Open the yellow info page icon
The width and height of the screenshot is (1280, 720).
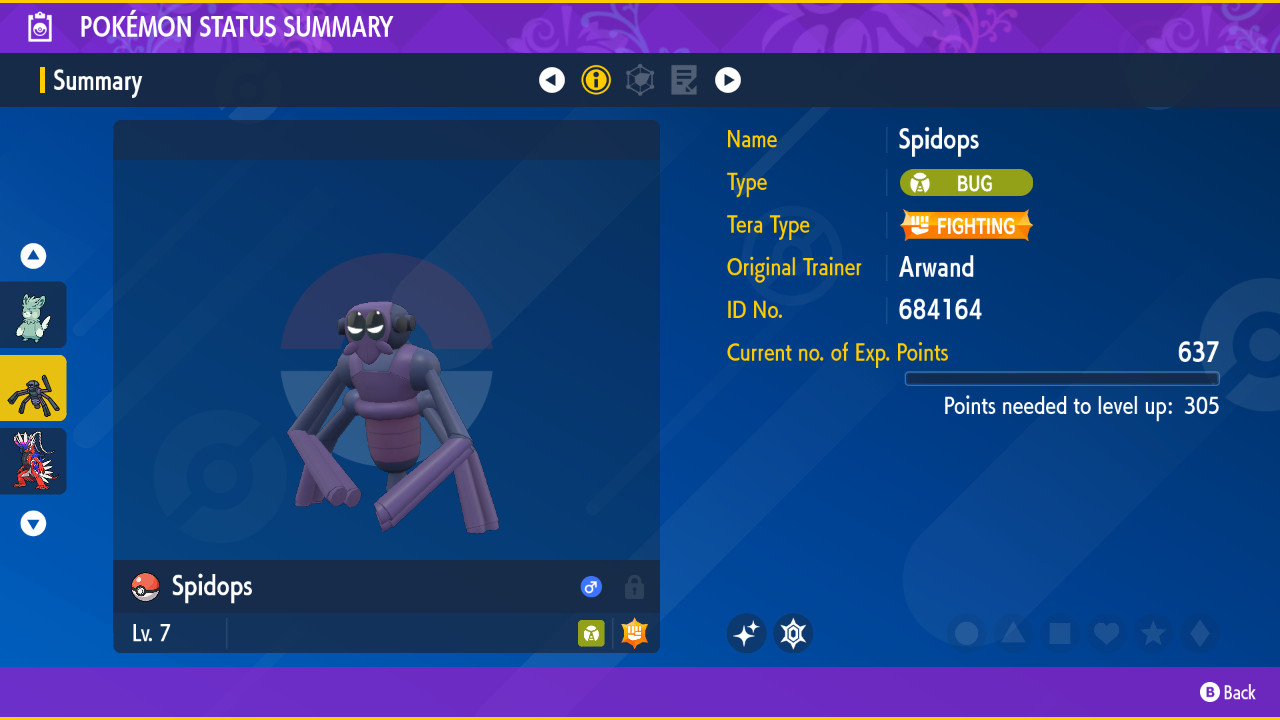tap(596, 80)
